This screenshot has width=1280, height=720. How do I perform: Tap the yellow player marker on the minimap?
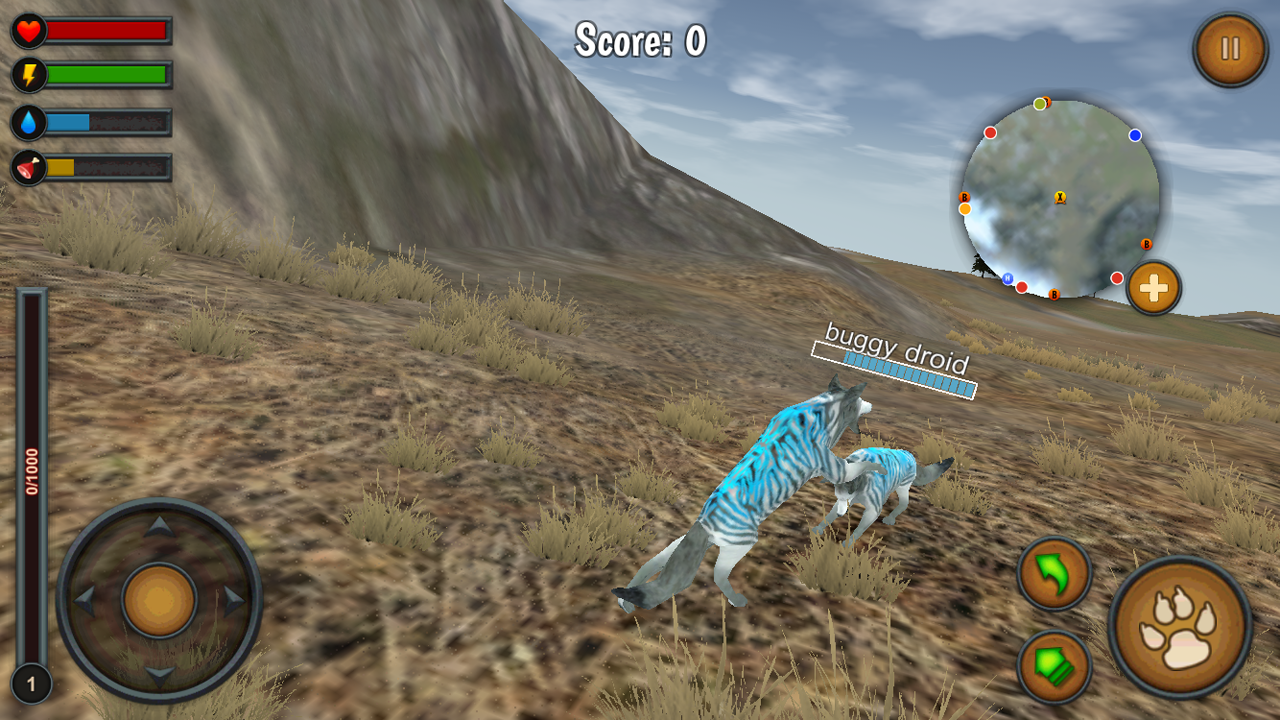1062,198
